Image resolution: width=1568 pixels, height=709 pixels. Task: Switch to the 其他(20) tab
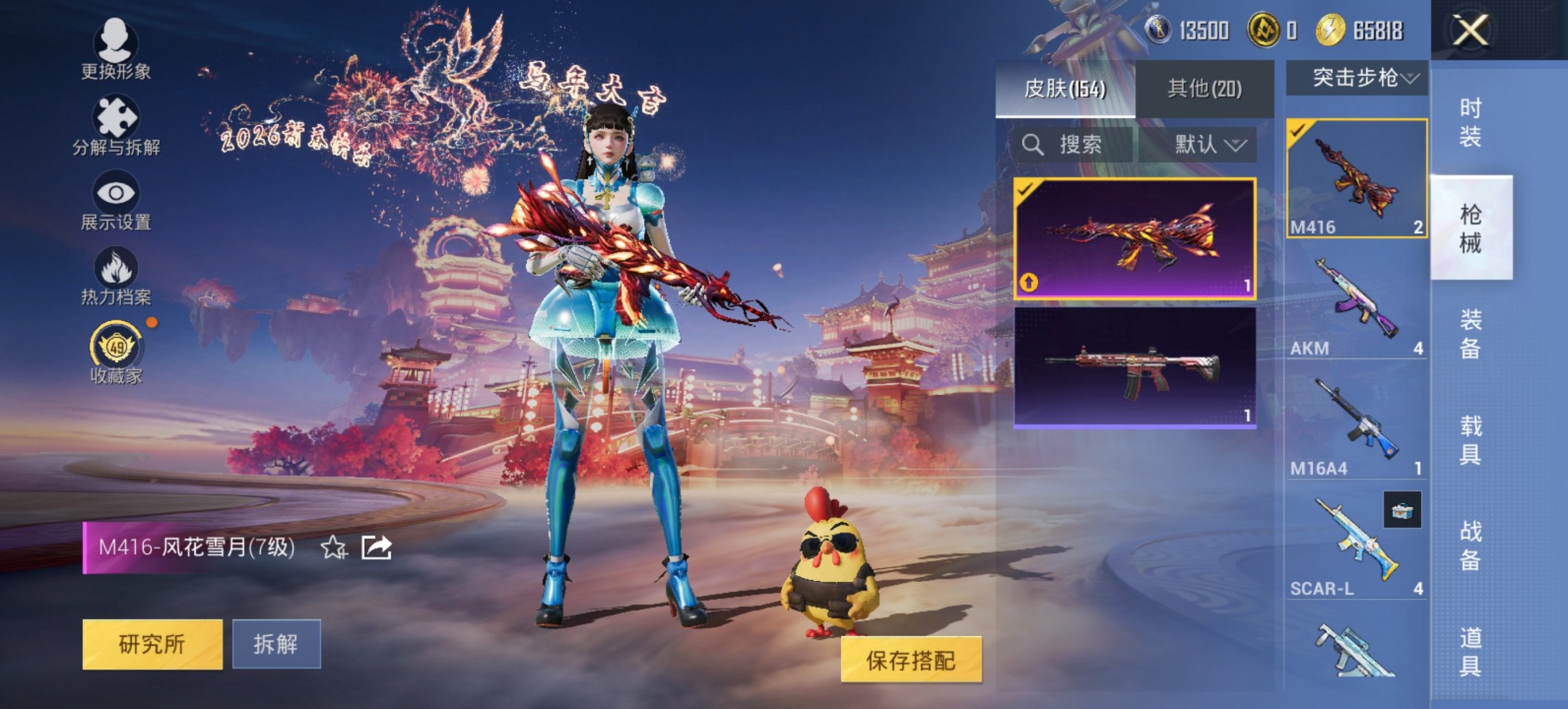click(1207, 88)
